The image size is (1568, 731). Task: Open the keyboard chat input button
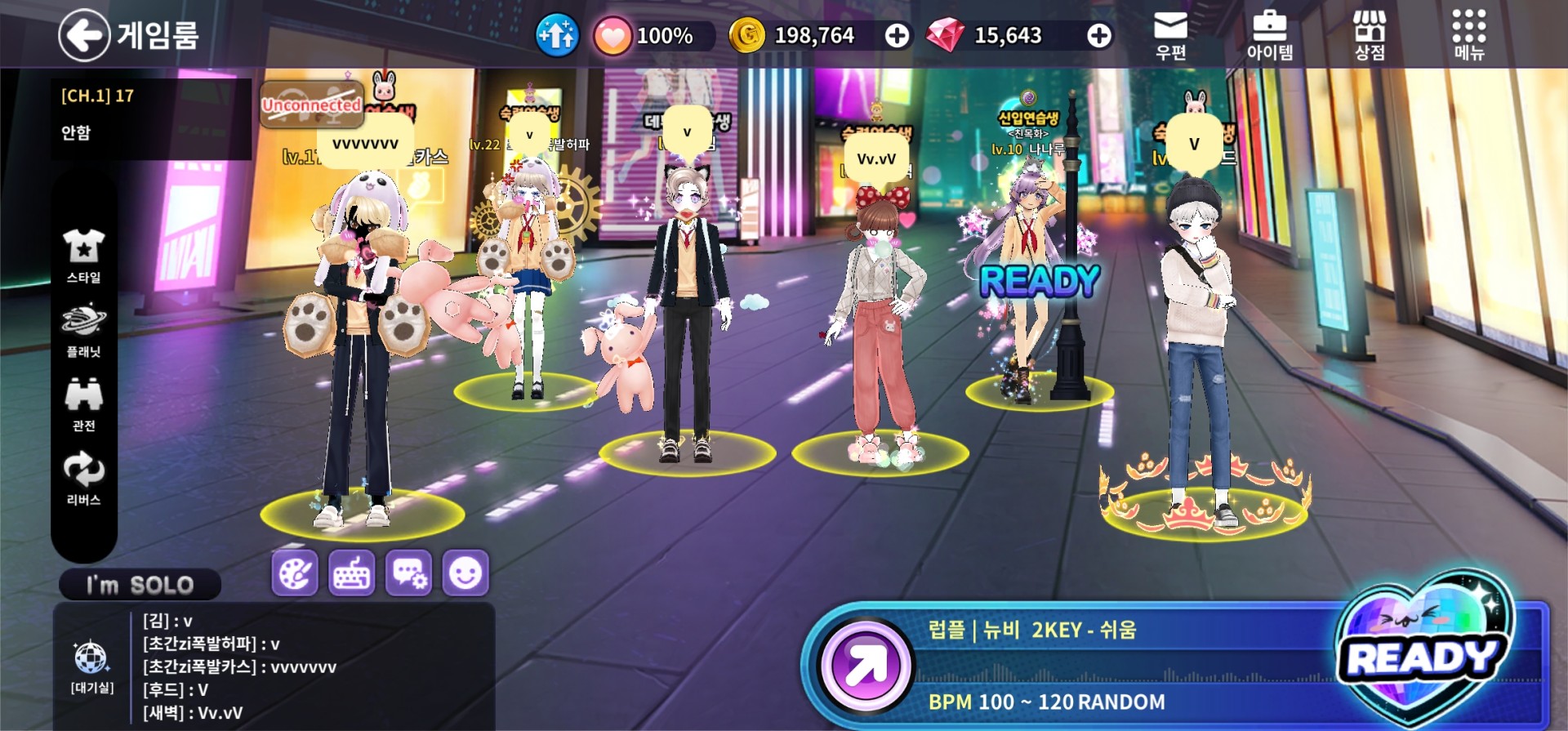coord(351,573)
